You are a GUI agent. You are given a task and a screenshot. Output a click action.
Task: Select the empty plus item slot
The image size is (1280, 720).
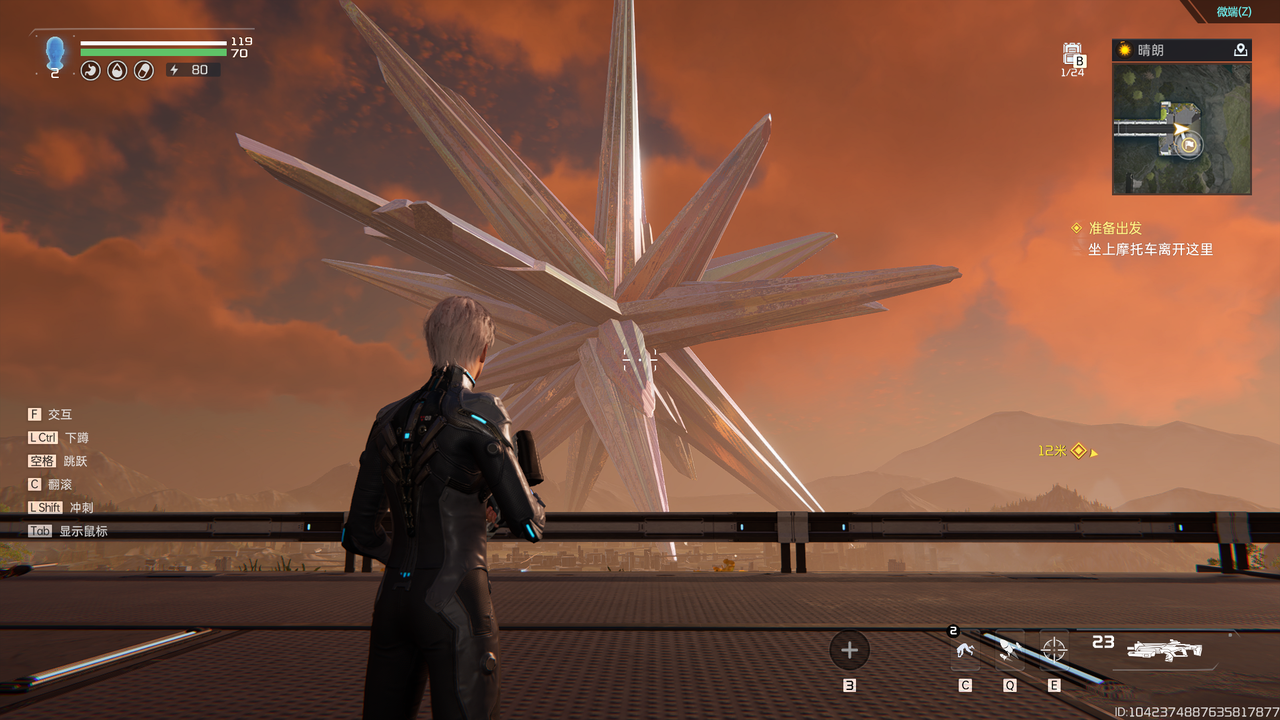[x=849, y=650]
